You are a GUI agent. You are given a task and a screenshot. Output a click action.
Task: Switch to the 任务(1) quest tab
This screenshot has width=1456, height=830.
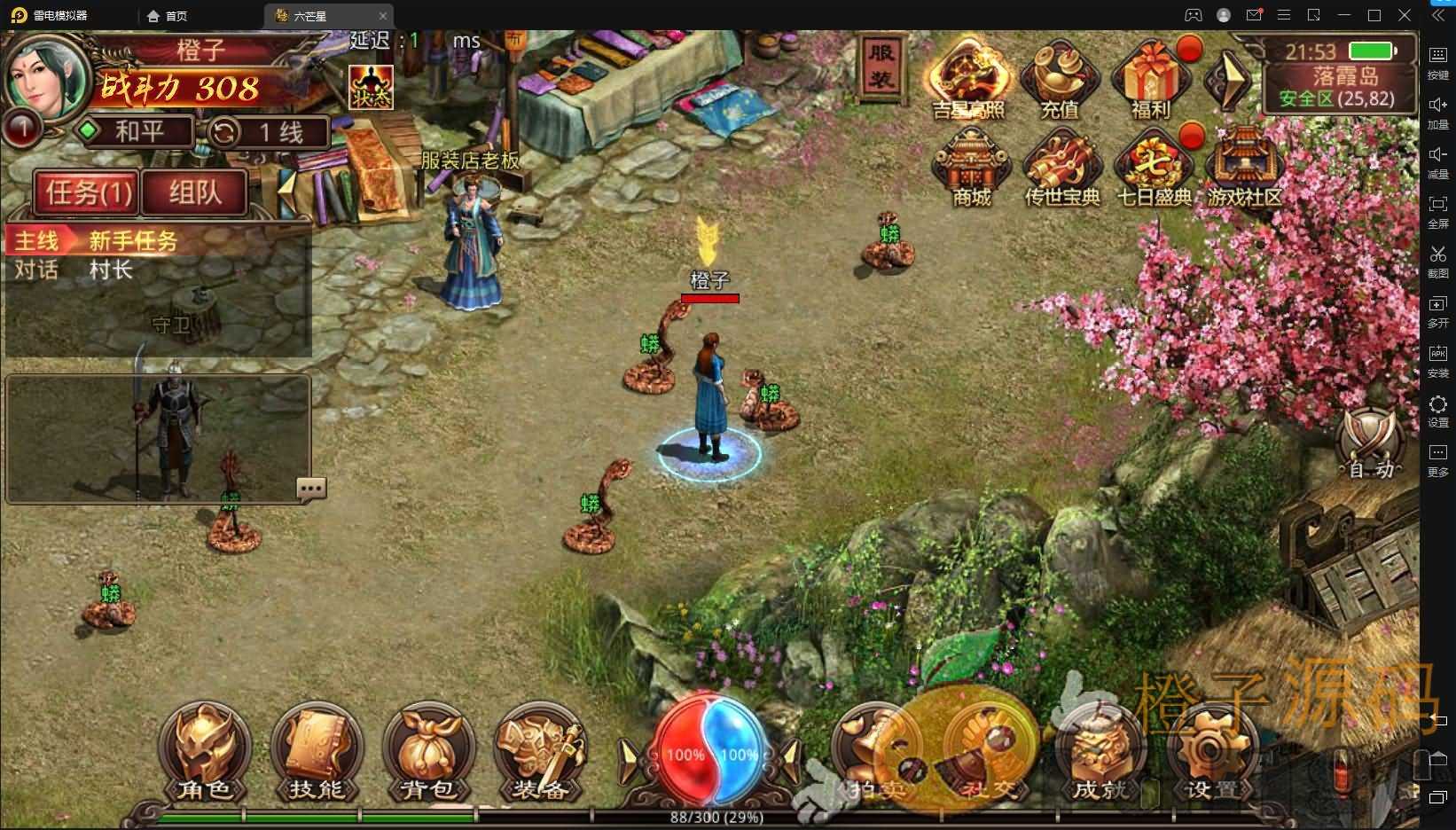coord(87,192)
